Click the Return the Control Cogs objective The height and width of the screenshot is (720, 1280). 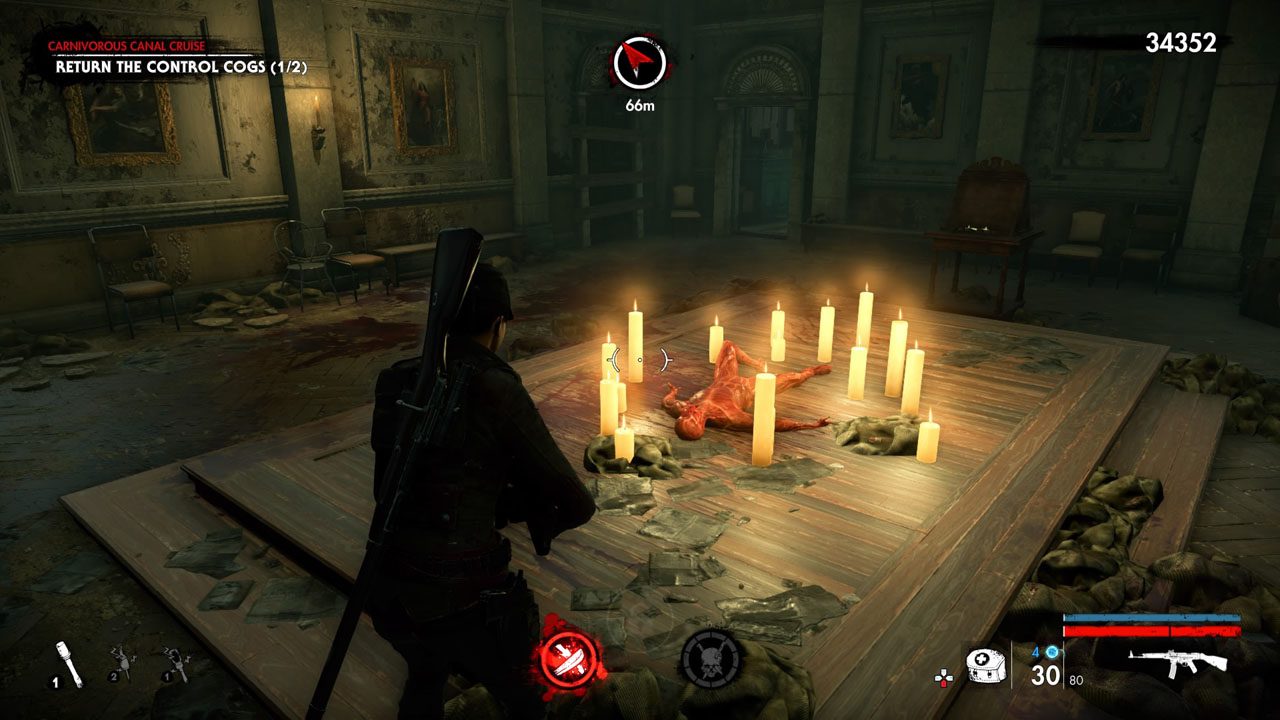tap(181, 67)
